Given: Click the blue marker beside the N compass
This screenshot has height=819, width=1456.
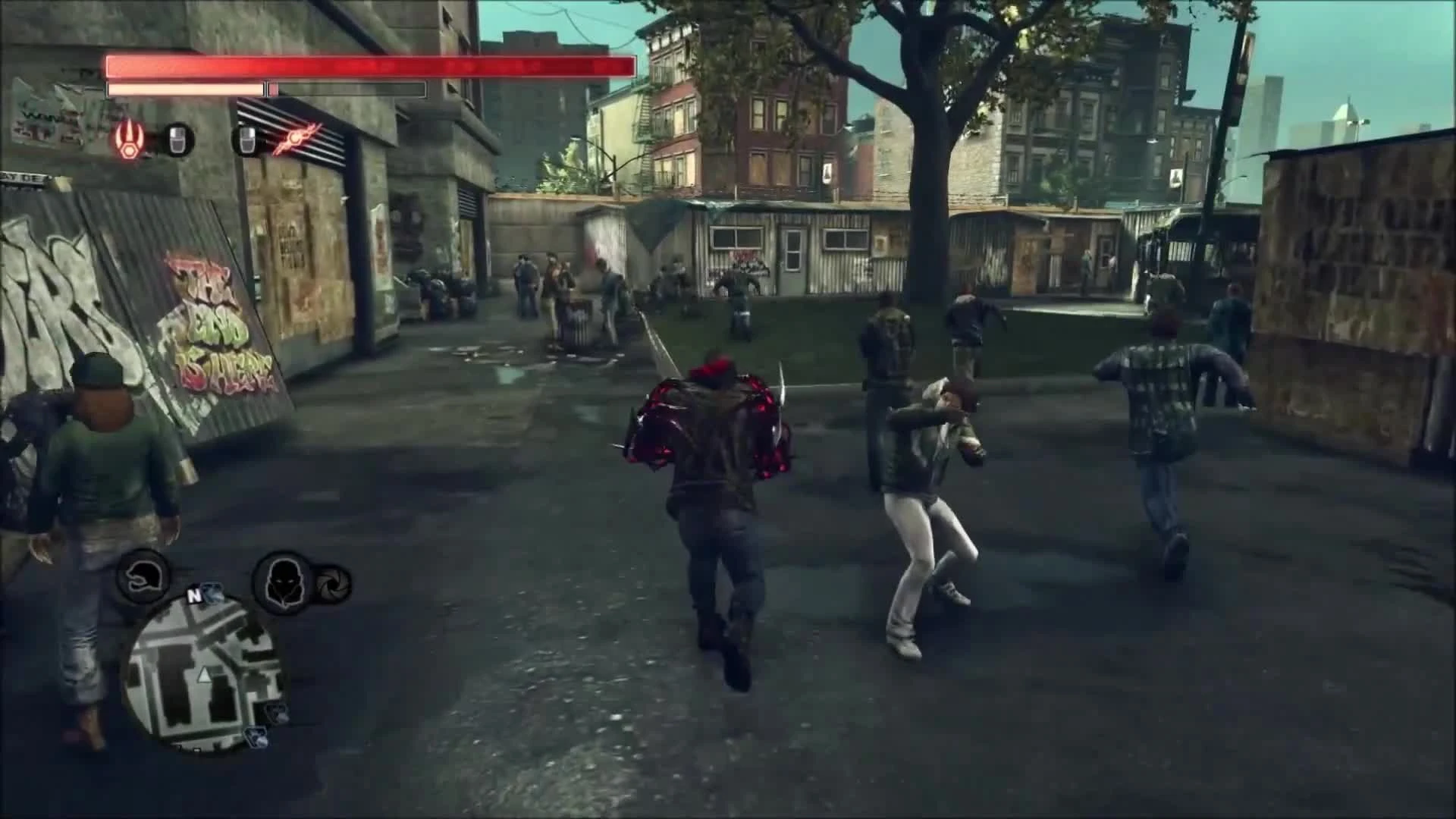Looking at the screenshot, I should pos(213,590).
